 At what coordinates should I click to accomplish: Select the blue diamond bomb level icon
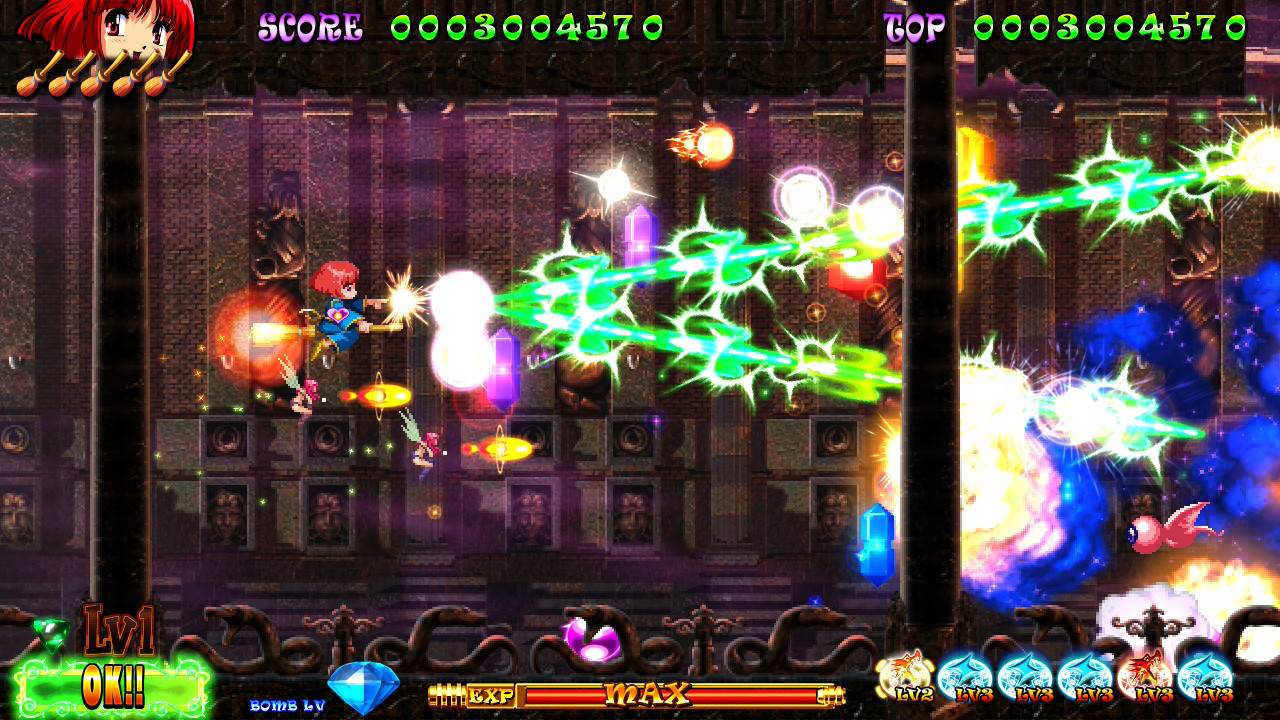[x=363, y=686]
